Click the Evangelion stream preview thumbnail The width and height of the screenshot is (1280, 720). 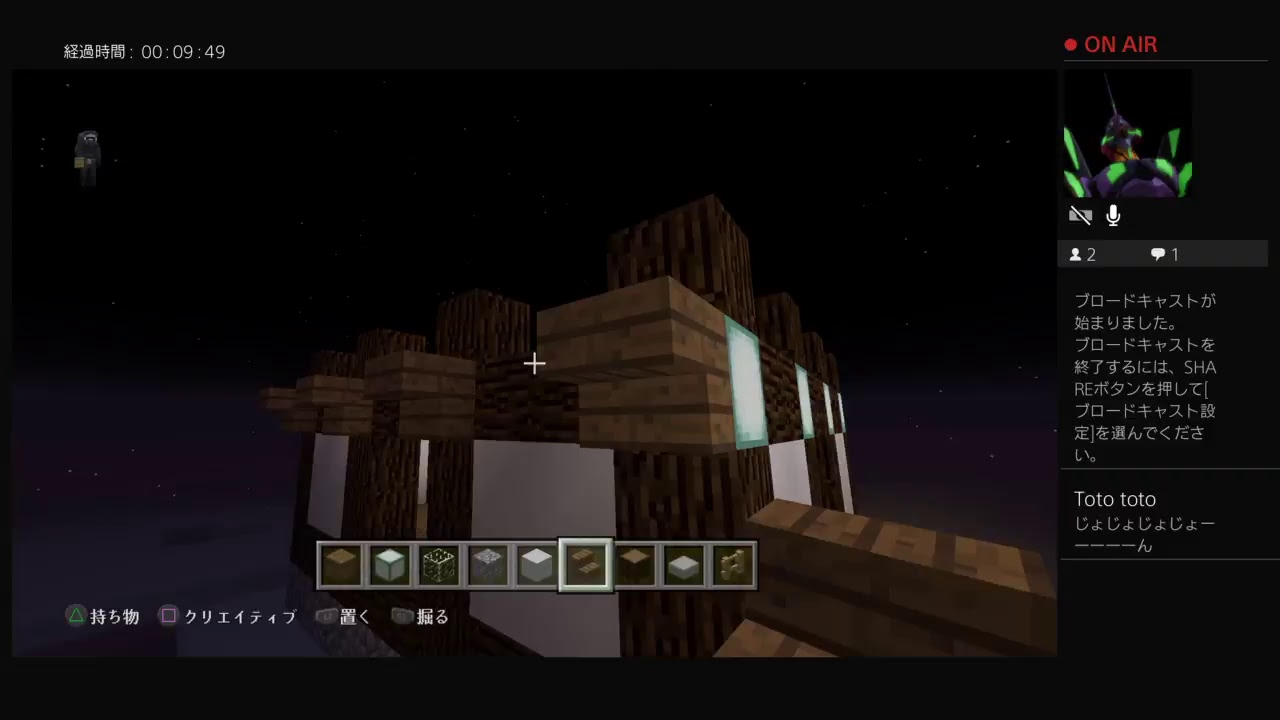pyautogui.click(x=1127, y=133)
